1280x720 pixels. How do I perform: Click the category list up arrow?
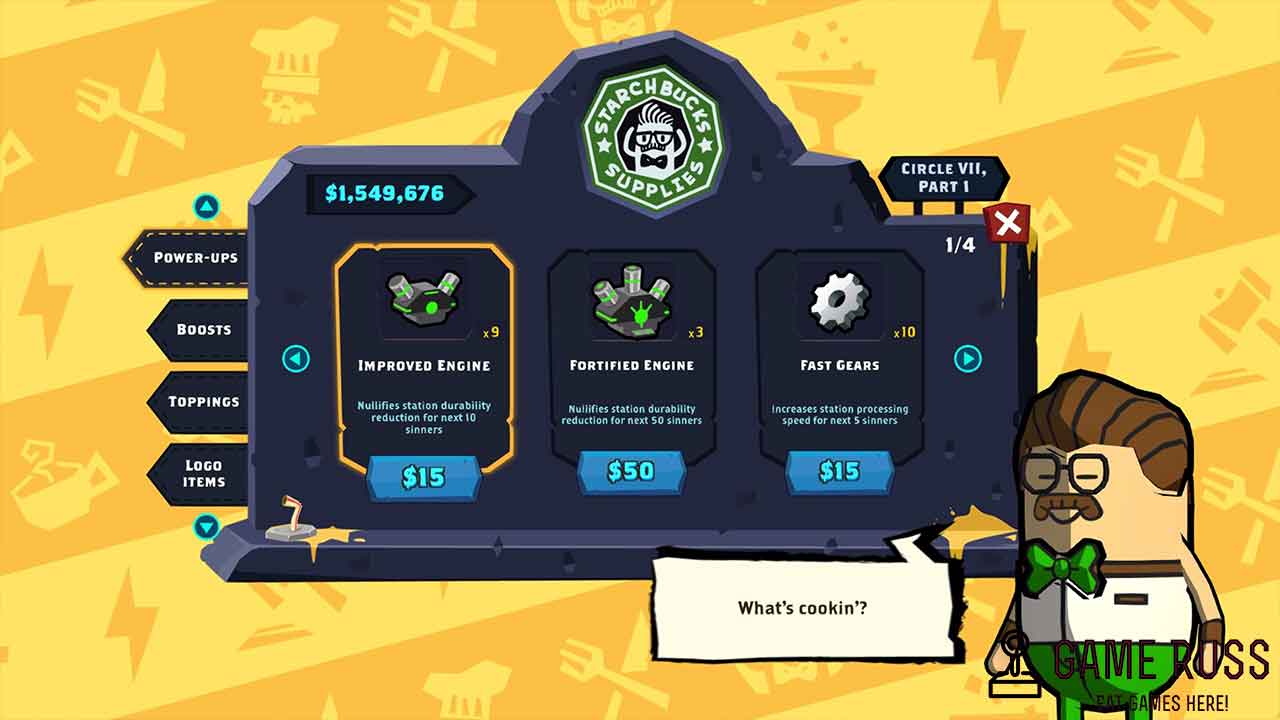pos(206,207)
